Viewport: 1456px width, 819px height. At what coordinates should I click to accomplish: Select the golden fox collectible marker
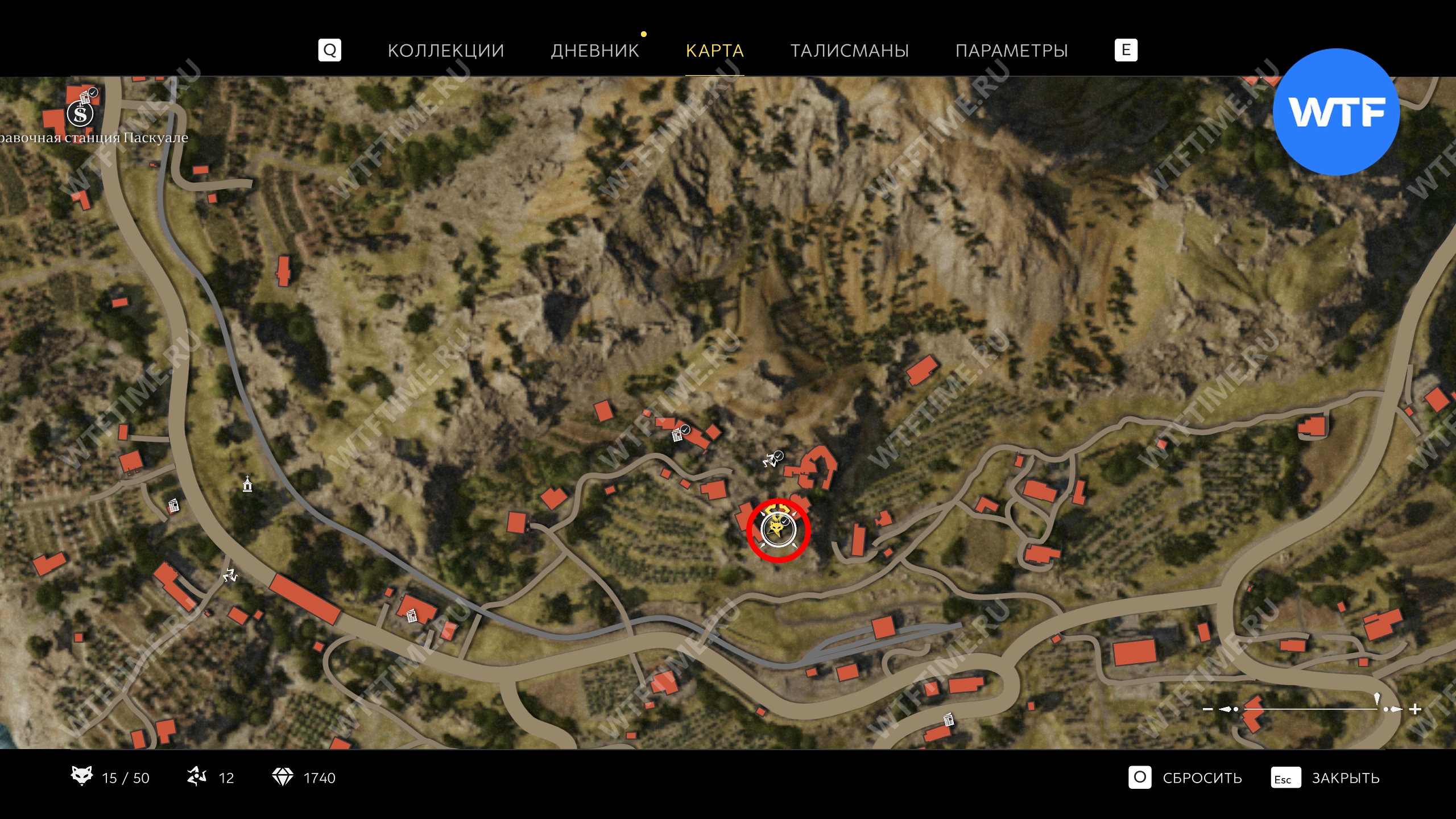(777, 530)
